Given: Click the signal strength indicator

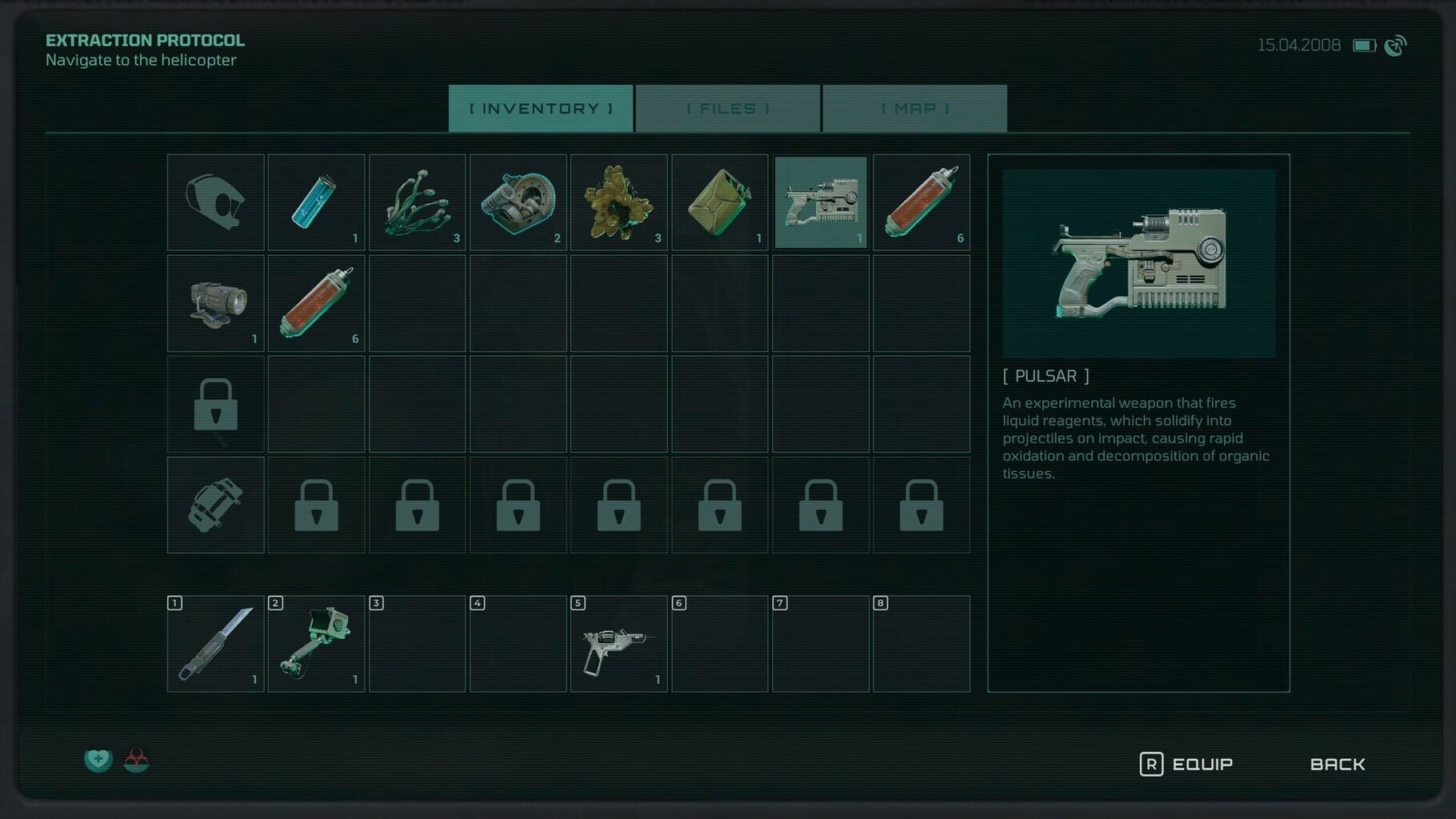Looking at the screenshot, I should click(x=1396, y=45).
